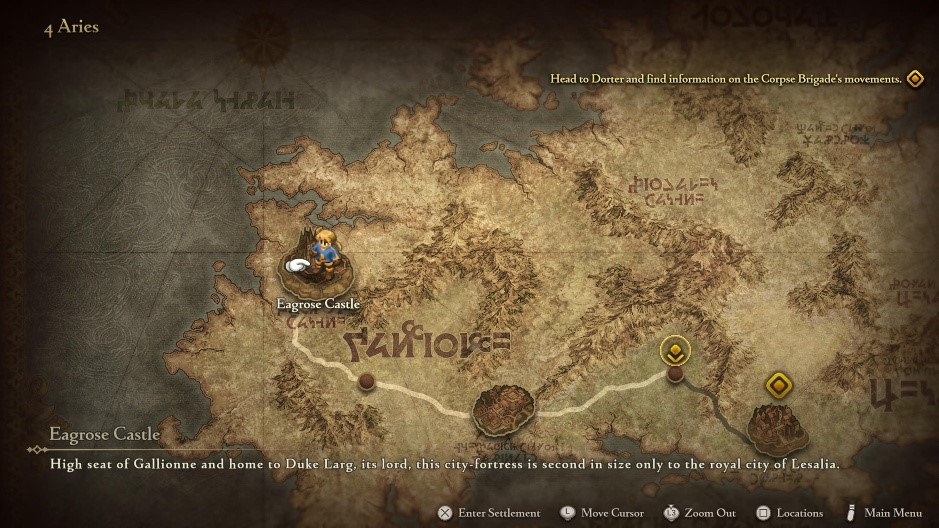Click the gold diamond icon beside the objective text

pyautogui.click(x=914, y=78)
